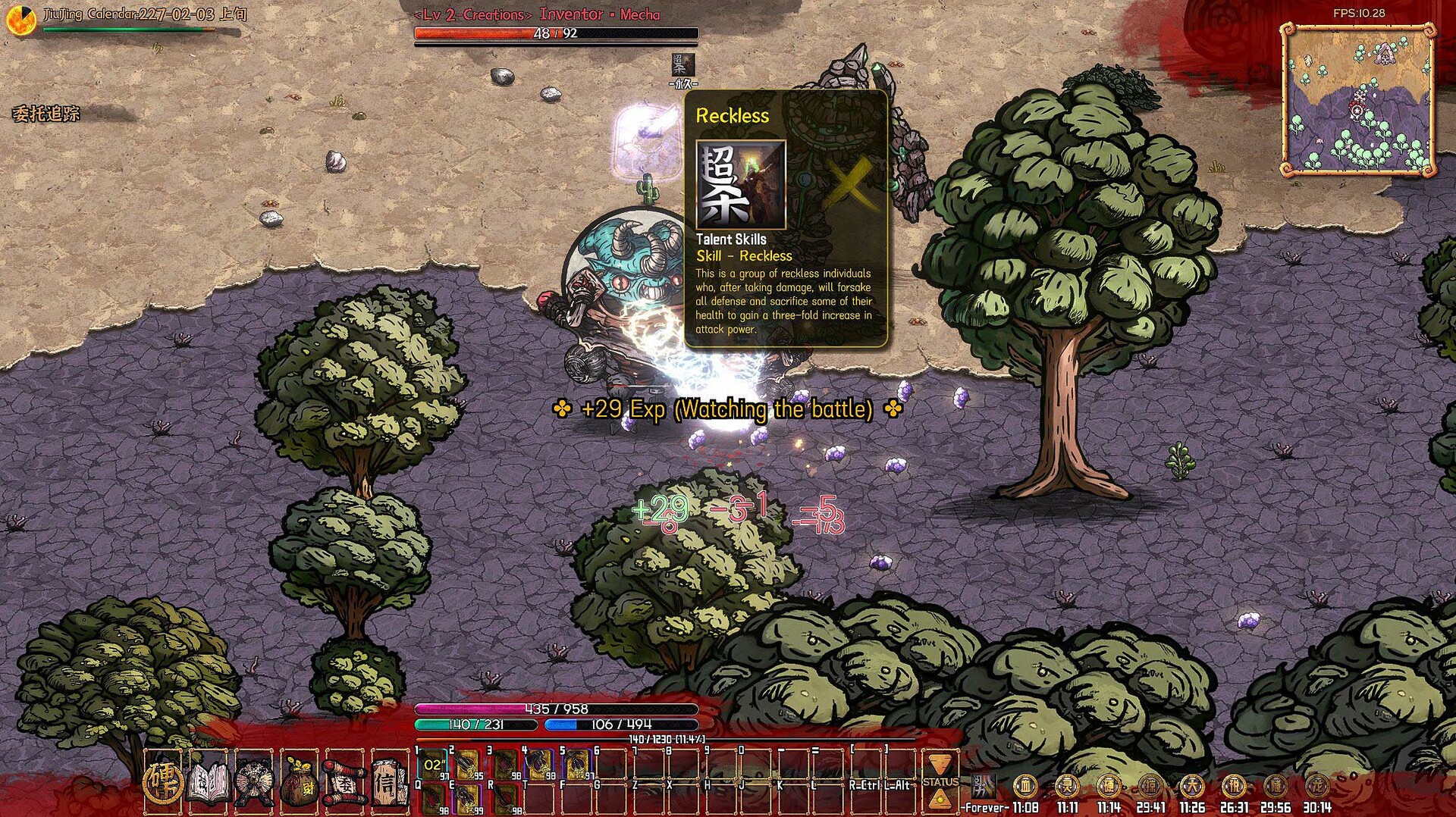The height and width of the screenshot is (817, 1456).
Task: Open the money bag inventory icon
Action: [x=299, y=782]
